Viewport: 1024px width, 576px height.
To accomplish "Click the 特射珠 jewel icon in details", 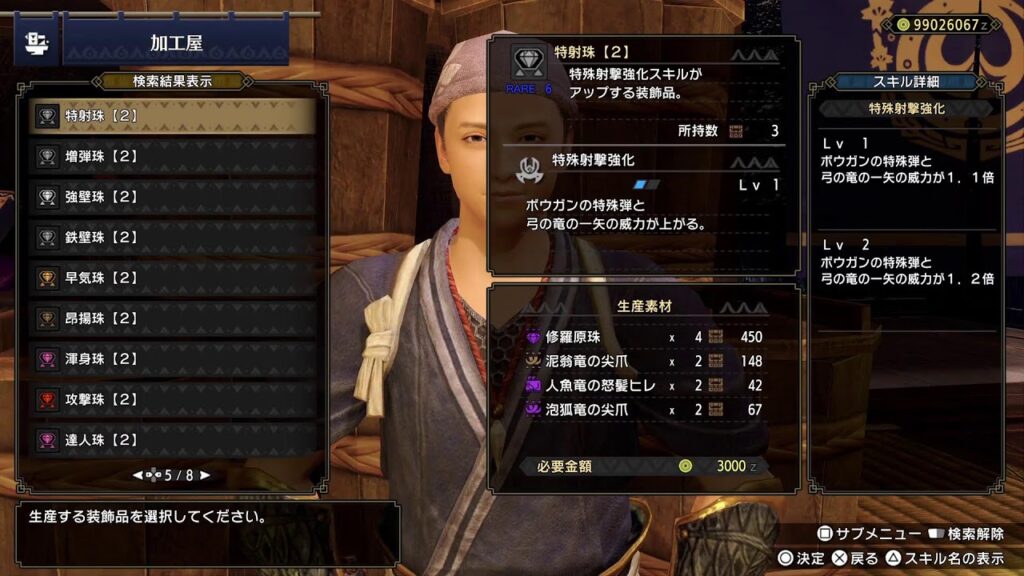I will click(527, 62).
